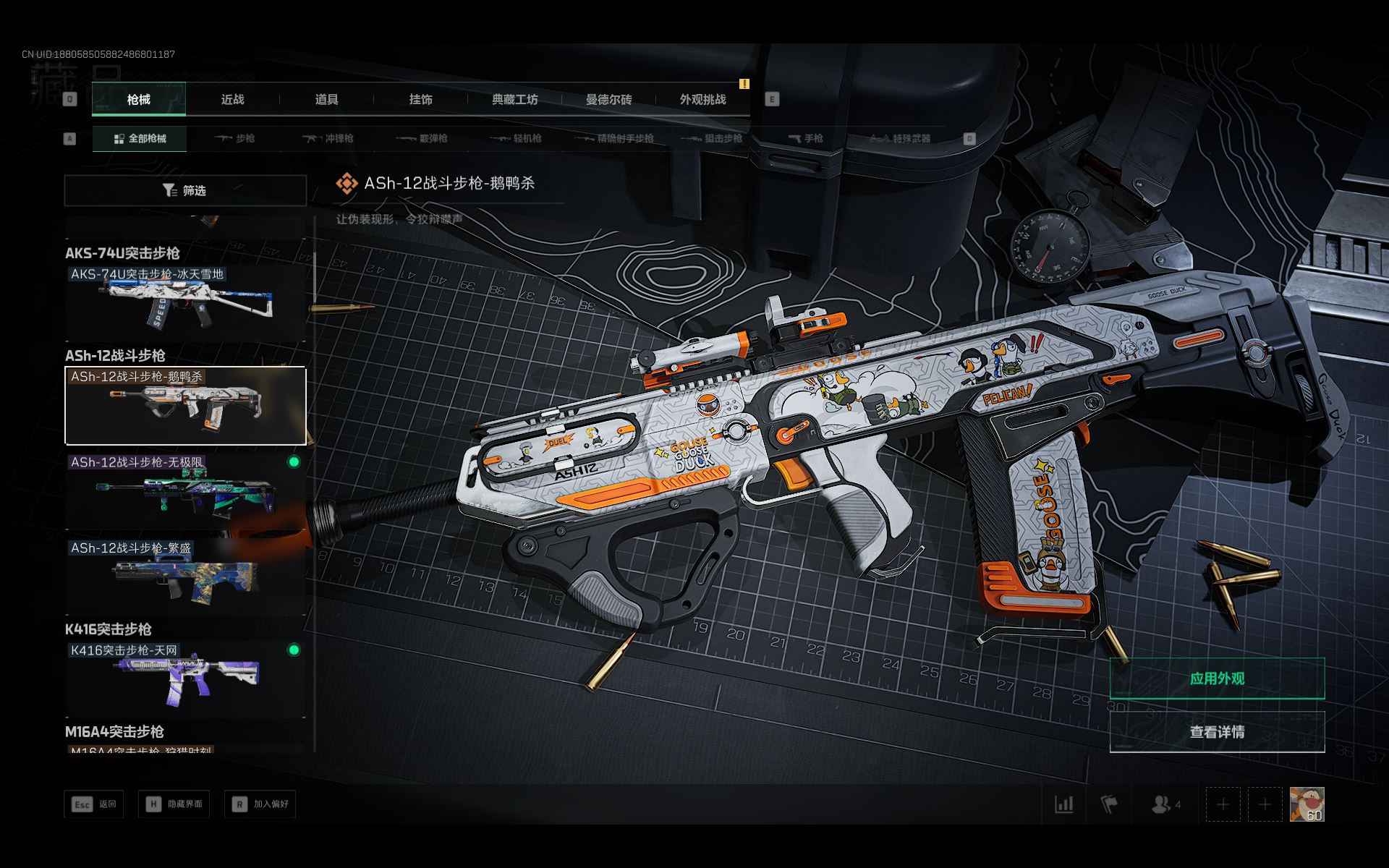Apply the skin with 应用外观

[x=1217, y=678]
